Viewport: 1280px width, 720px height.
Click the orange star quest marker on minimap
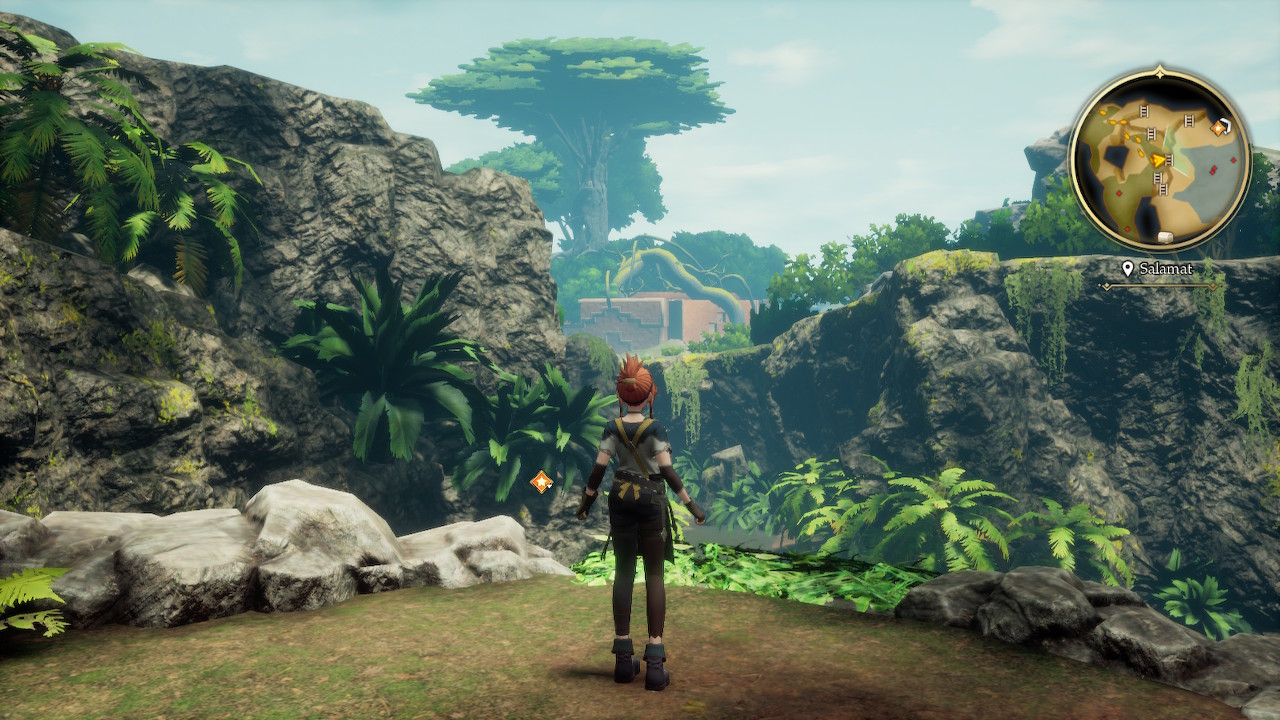click(x=1219, y=127)
